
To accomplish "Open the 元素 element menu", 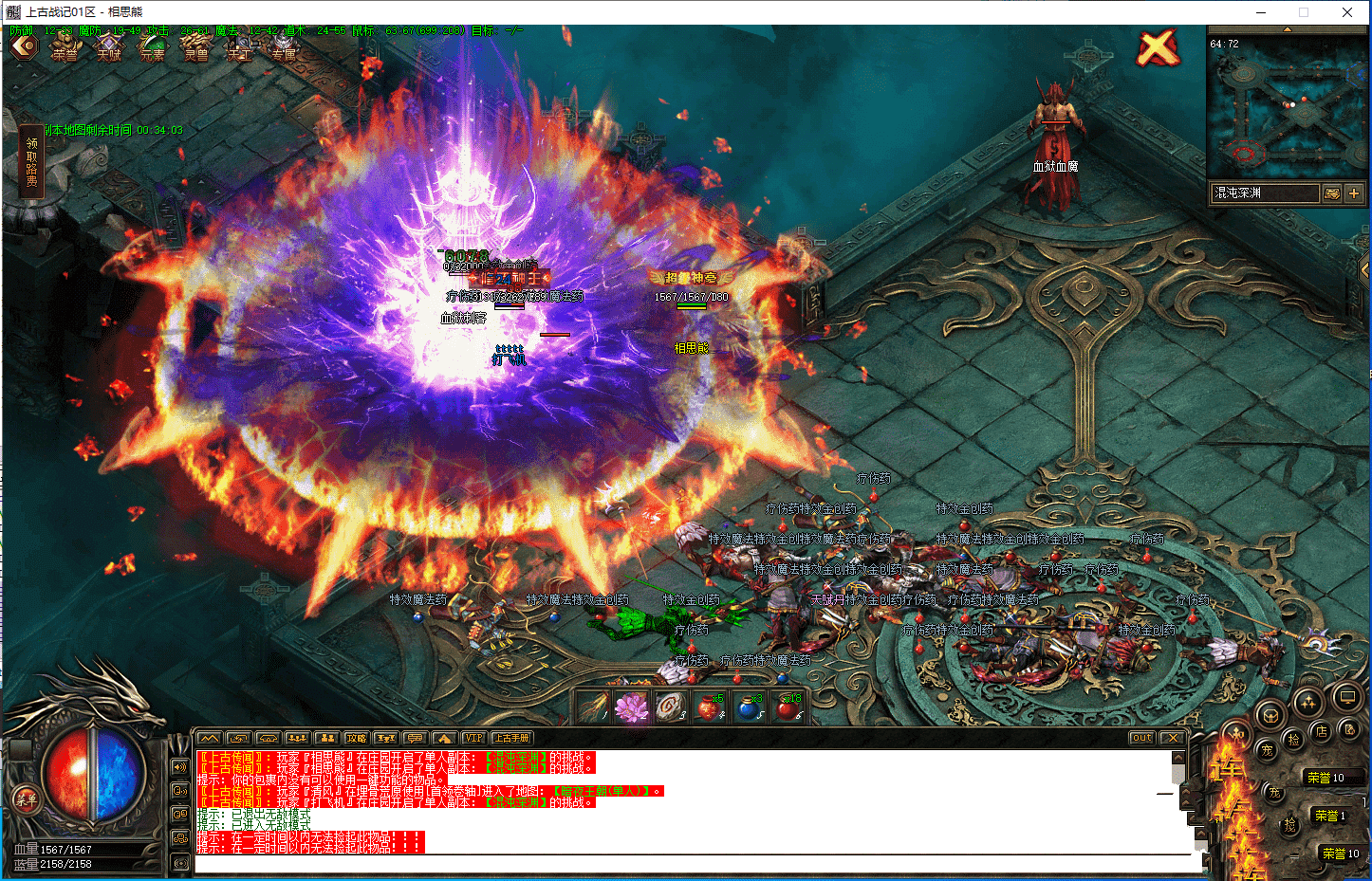I will click(153, 47).
